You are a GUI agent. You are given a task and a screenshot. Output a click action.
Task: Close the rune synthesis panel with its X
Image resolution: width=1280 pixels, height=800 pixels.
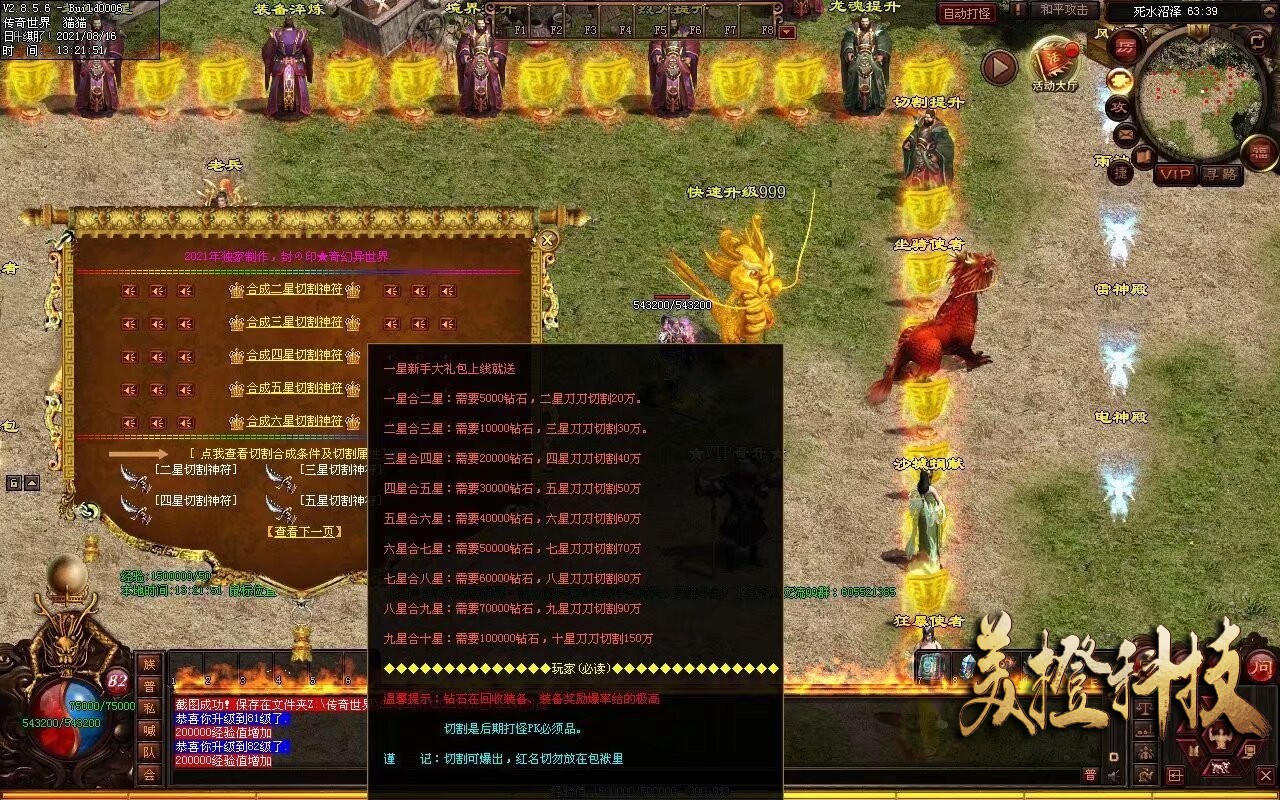click(x=547, y=239)
